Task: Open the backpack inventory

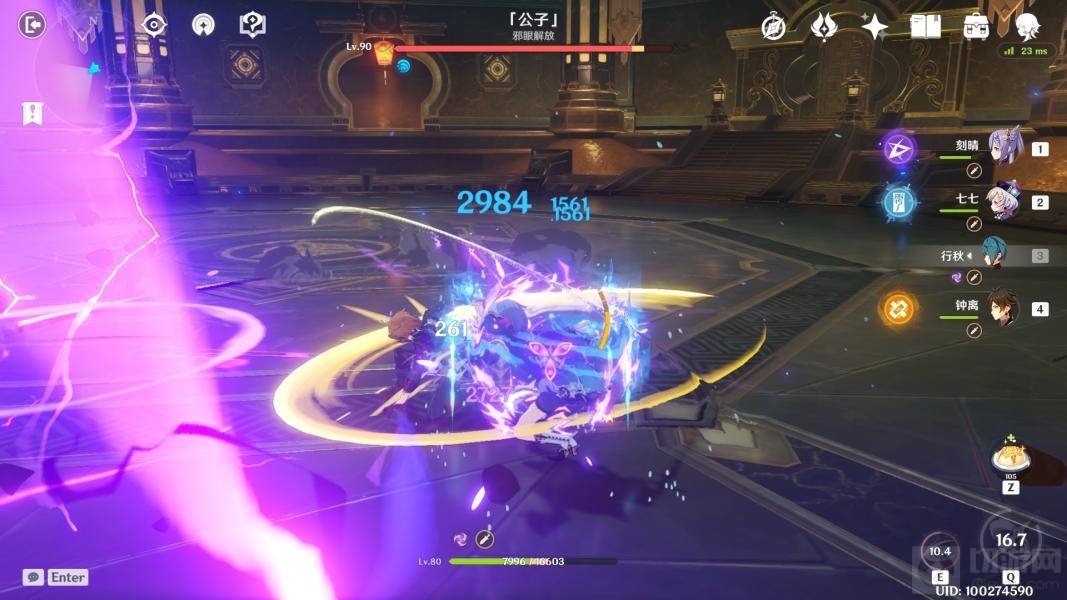Action: pos(976,27)
